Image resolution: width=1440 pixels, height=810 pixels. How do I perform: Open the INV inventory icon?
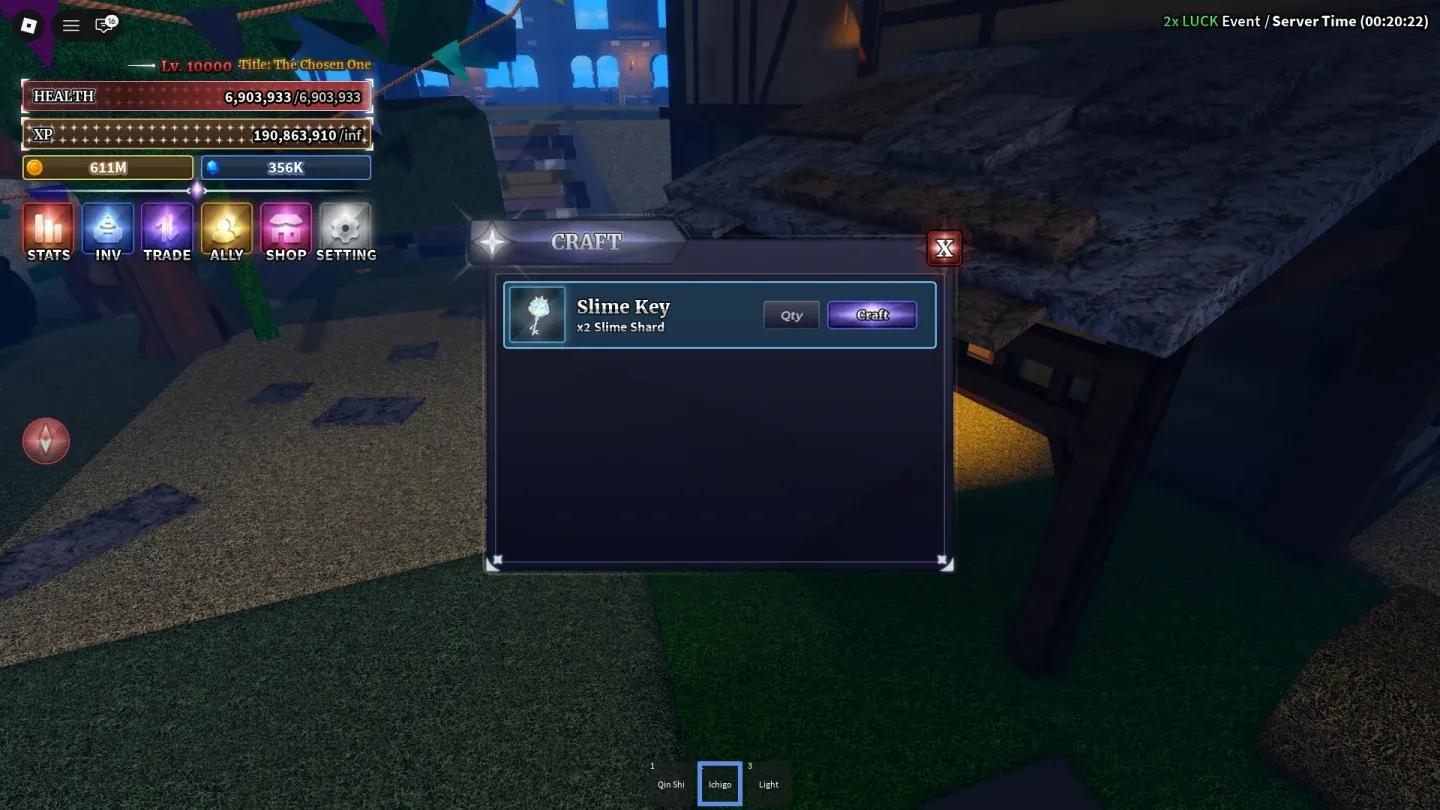[107, 230]
